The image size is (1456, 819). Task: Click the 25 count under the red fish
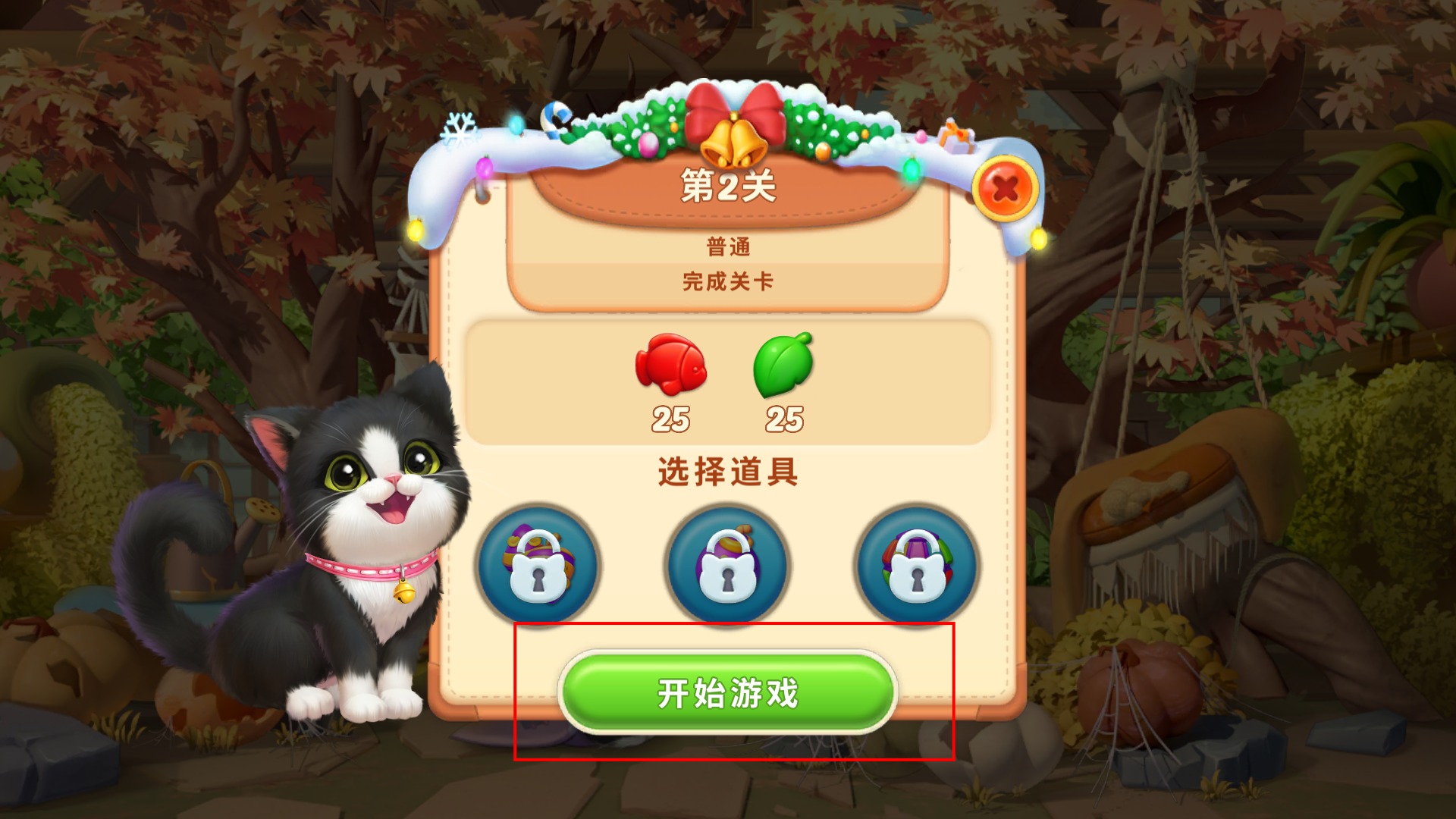673,418
